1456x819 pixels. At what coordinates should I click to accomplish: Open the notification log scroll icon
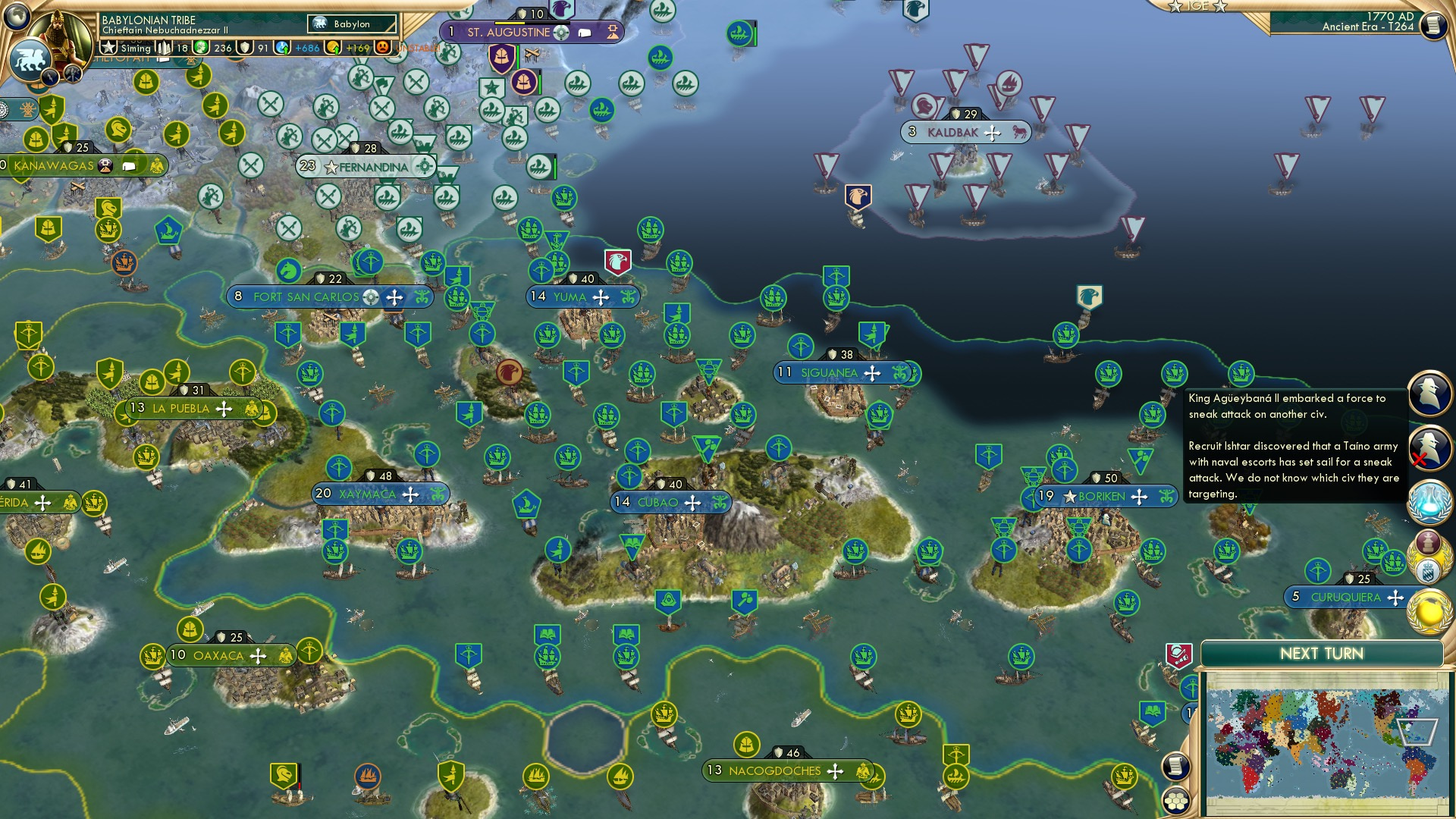(x=1176, y=767)
